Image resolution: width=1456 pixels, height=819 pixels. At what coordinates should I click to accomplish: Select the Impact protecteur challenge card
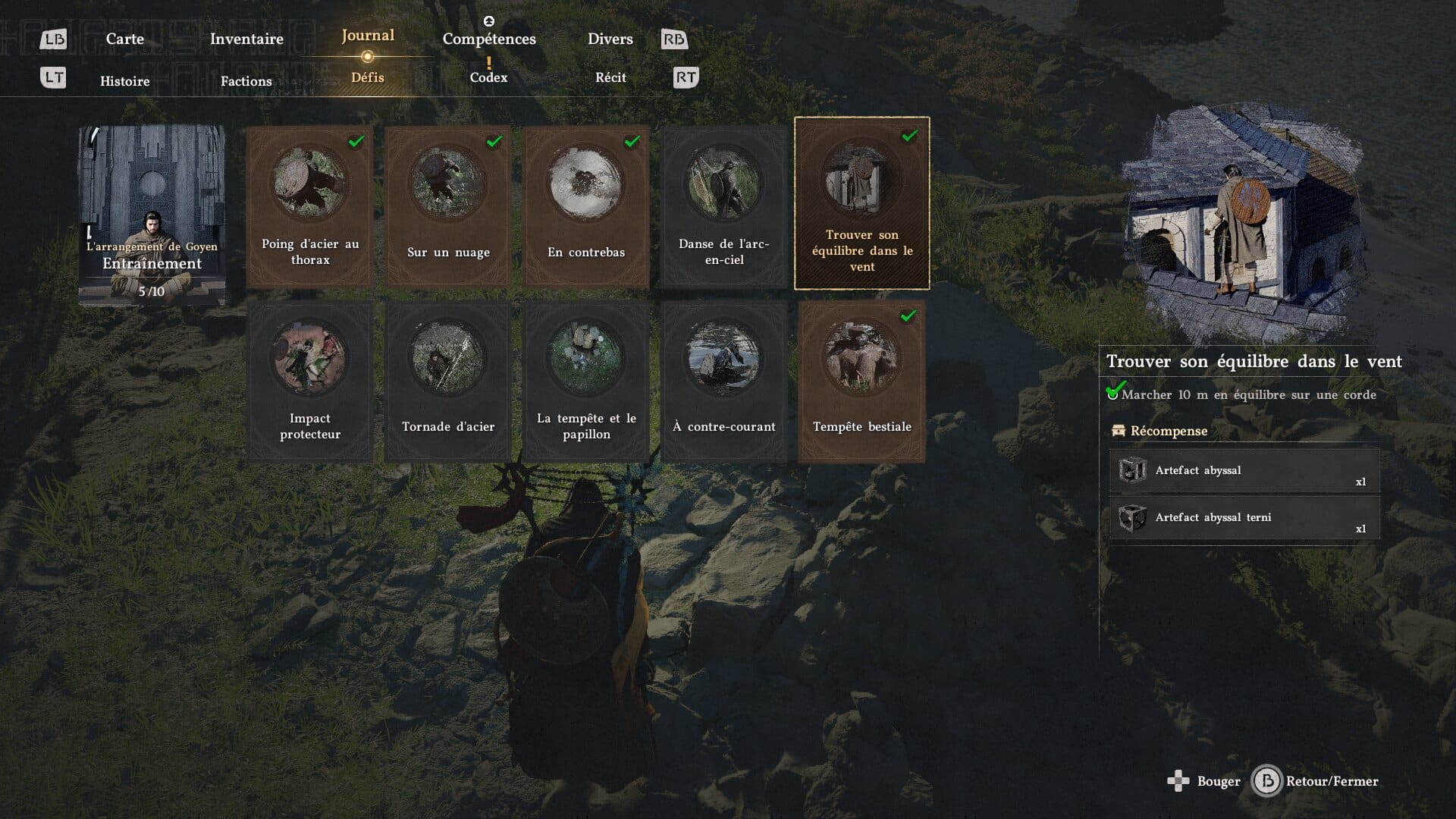tap(310, 381)
